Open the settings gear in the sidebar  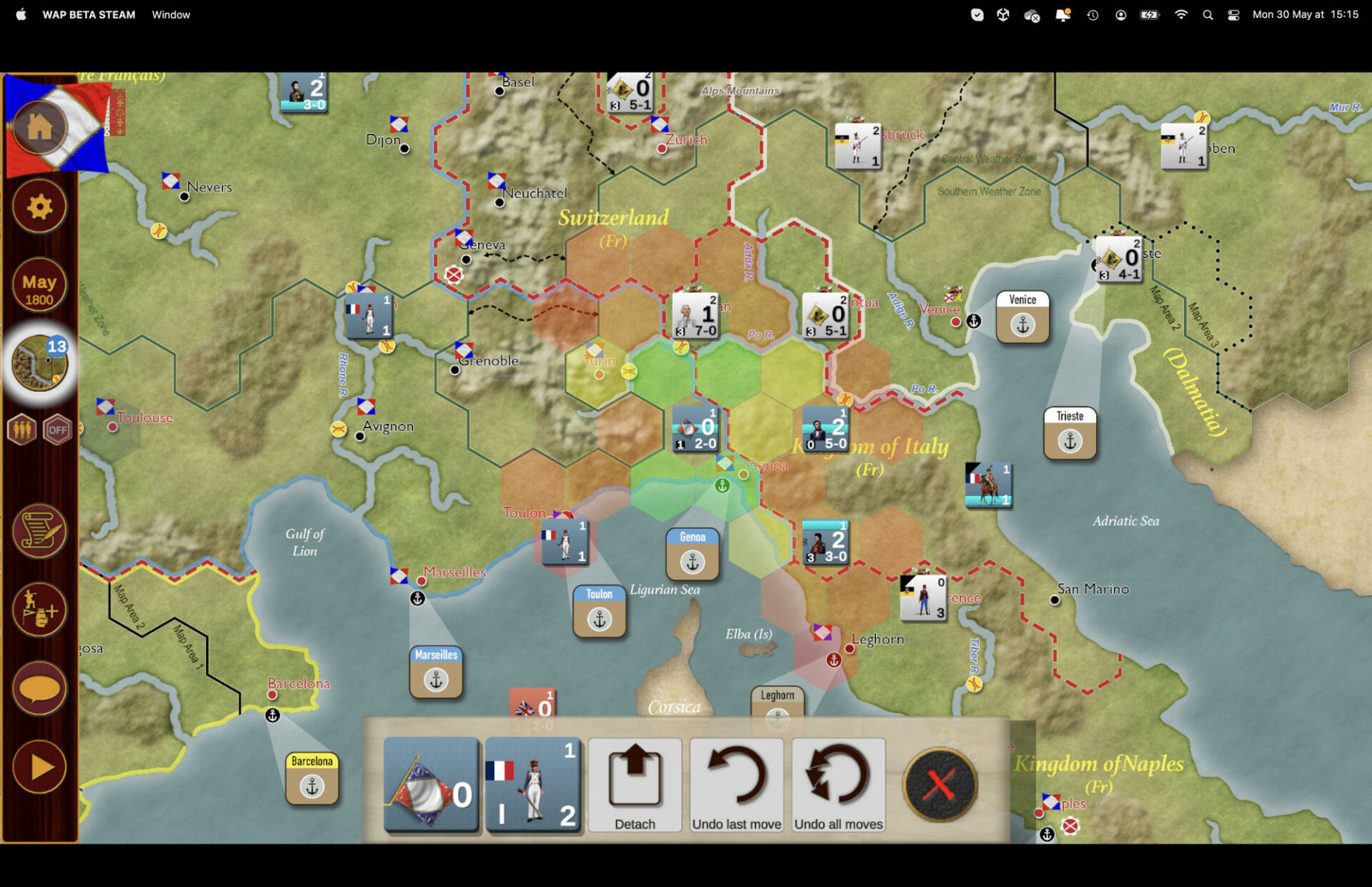point(39,207)
